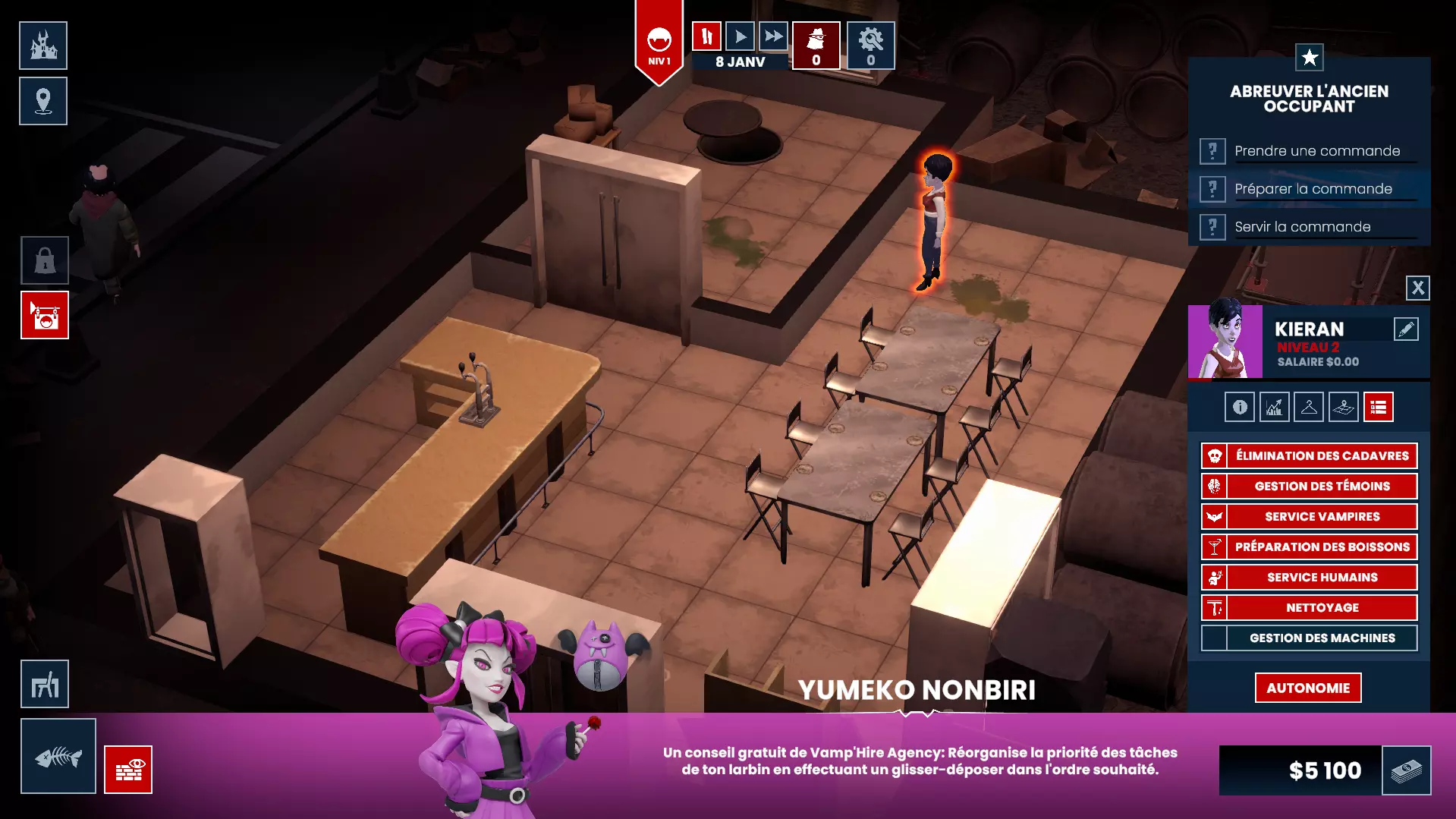Set game to normal play speed
This screenshot has width=1456, height=819.
coord(740,36)
